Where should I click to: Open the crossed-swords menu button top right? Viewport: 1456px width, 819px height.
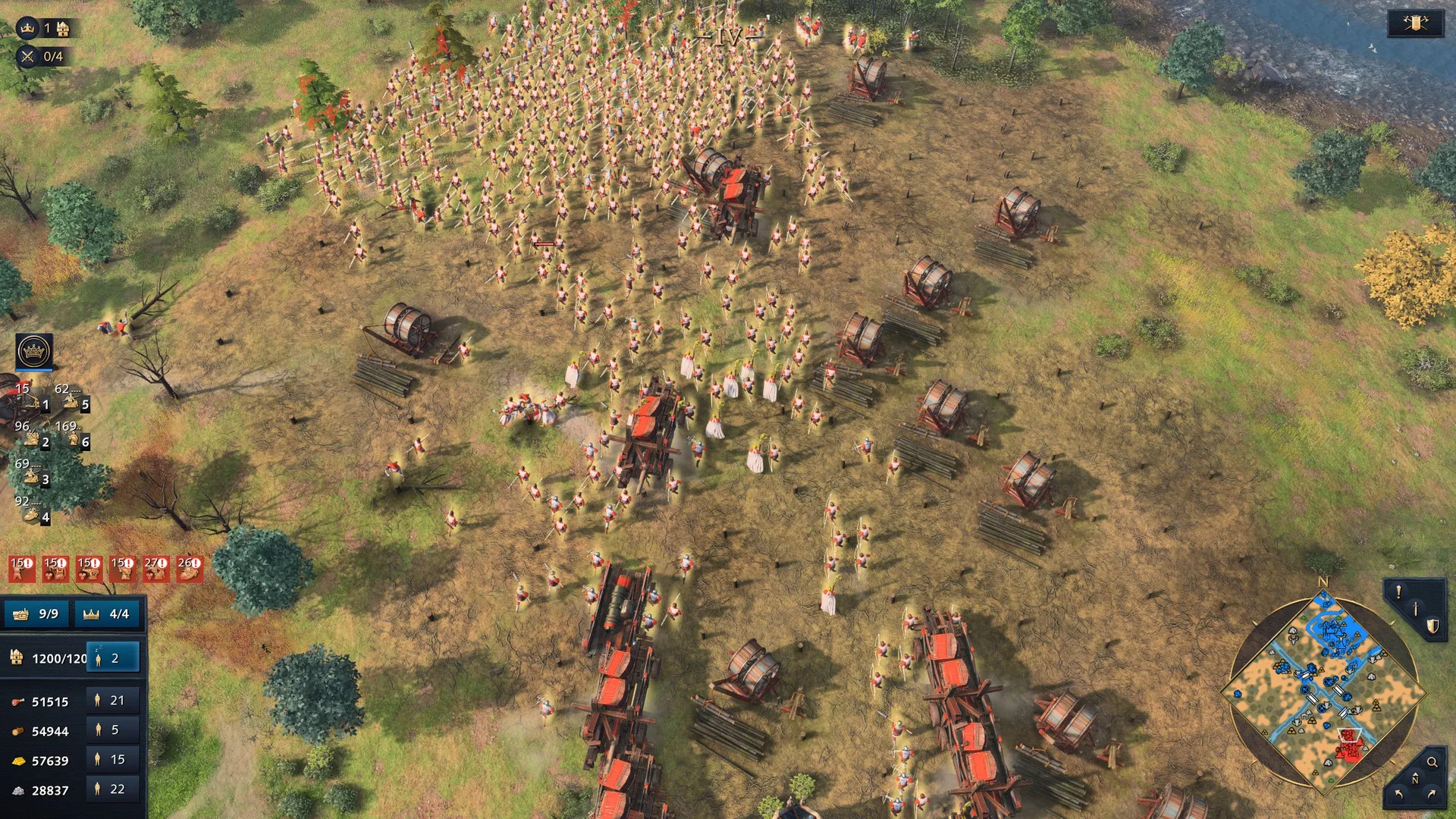tap(1415, 24)
